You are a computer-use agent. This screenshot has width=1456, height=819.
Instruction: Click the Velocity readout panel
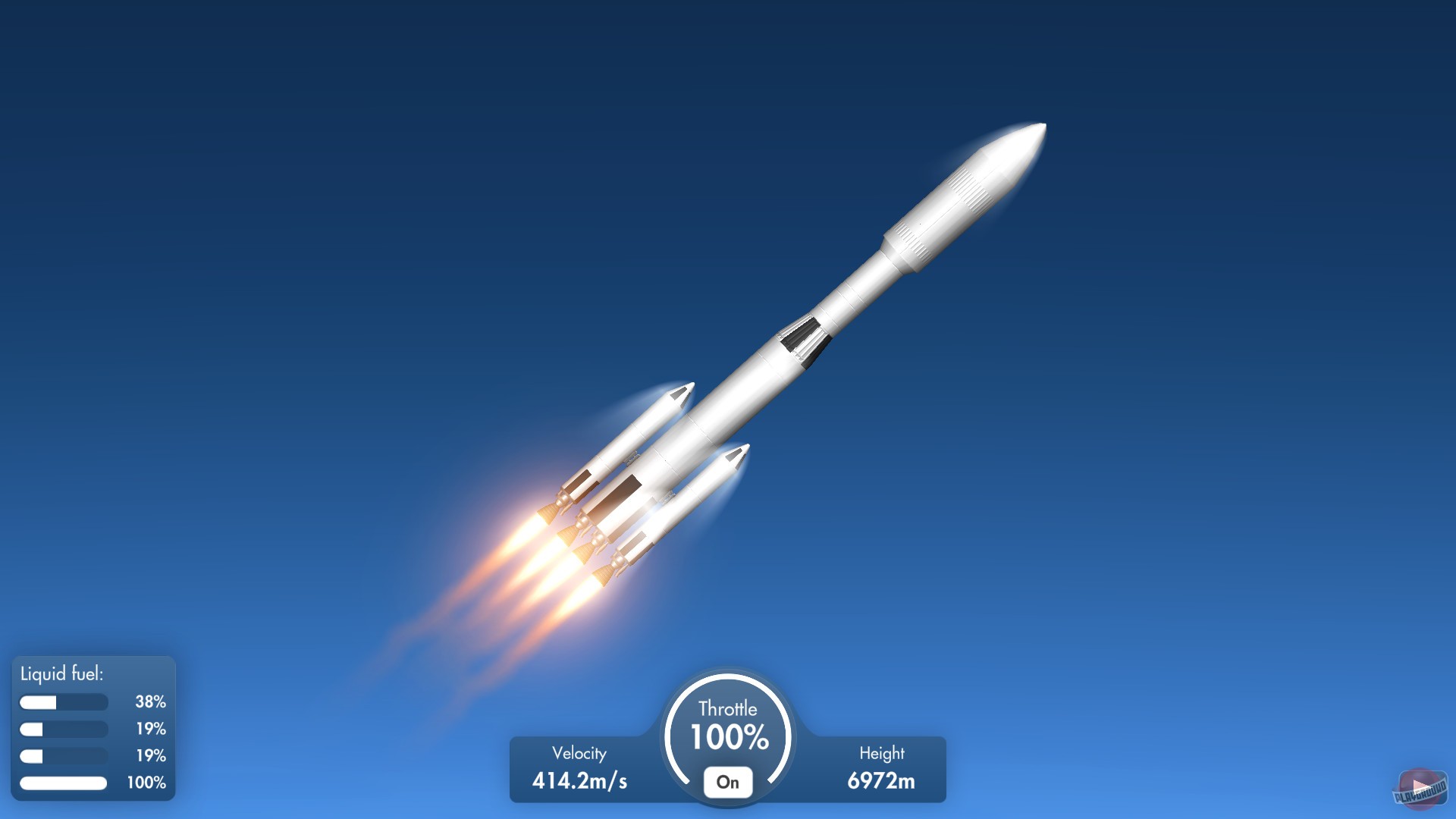[x=579, y=766]
